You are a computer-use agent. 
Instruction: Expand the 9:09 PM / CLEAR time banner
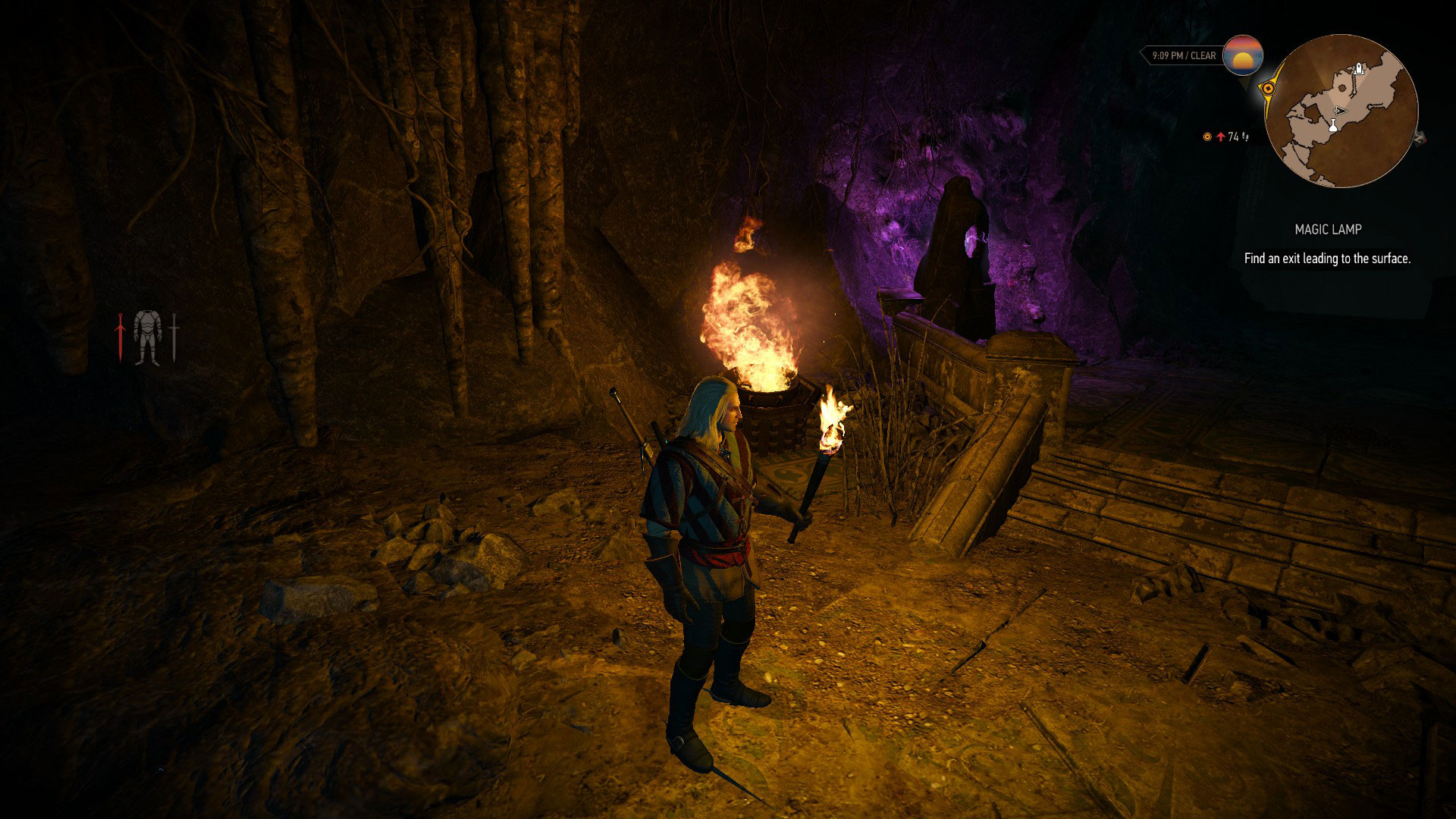point(1185,54)
